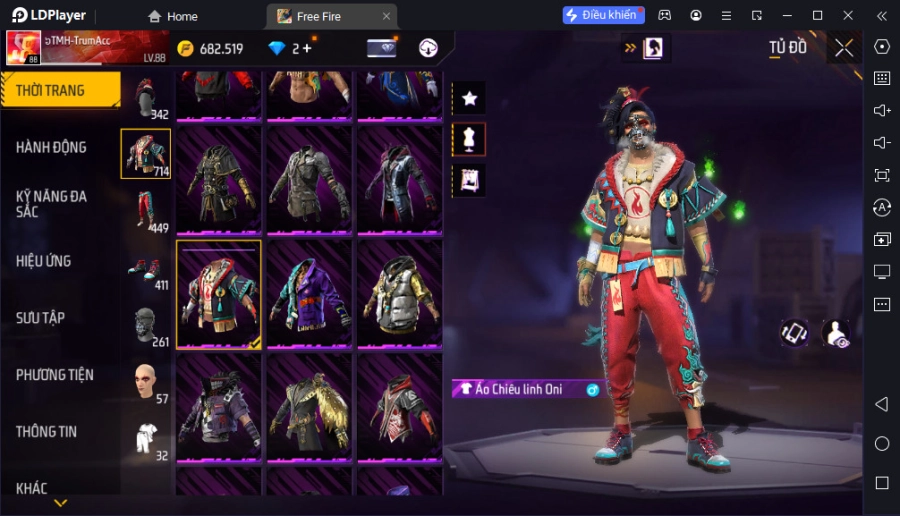Screen dimensions: 900x516
Task: Open the KỸ NĂNG ĐA SẮC section
Action: pos(52,204)
